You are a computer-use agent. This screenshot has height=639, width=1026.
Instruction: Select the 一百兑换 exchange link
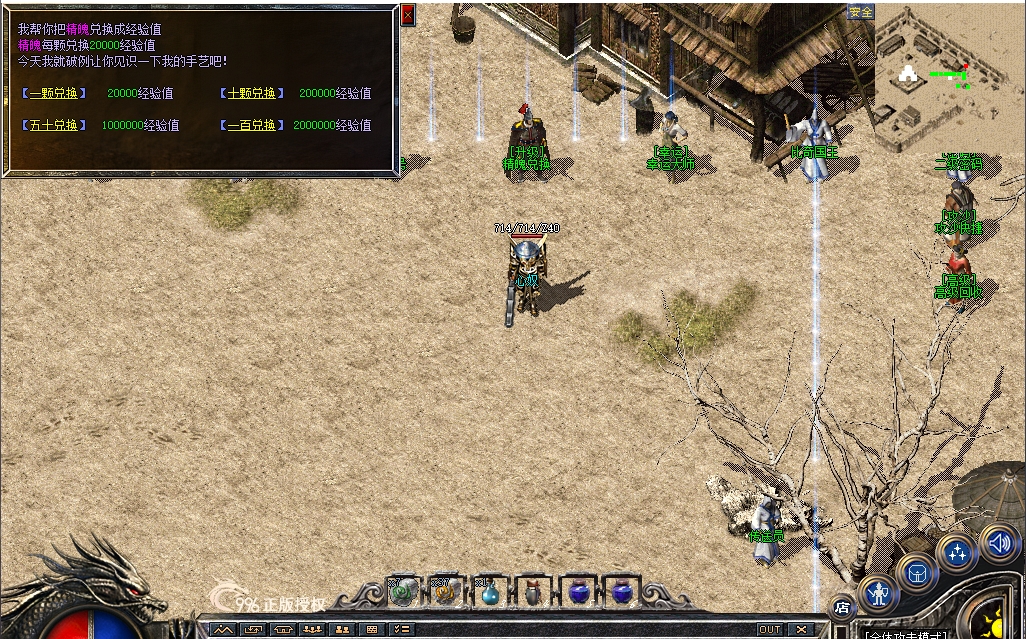(x=251, y=125)
